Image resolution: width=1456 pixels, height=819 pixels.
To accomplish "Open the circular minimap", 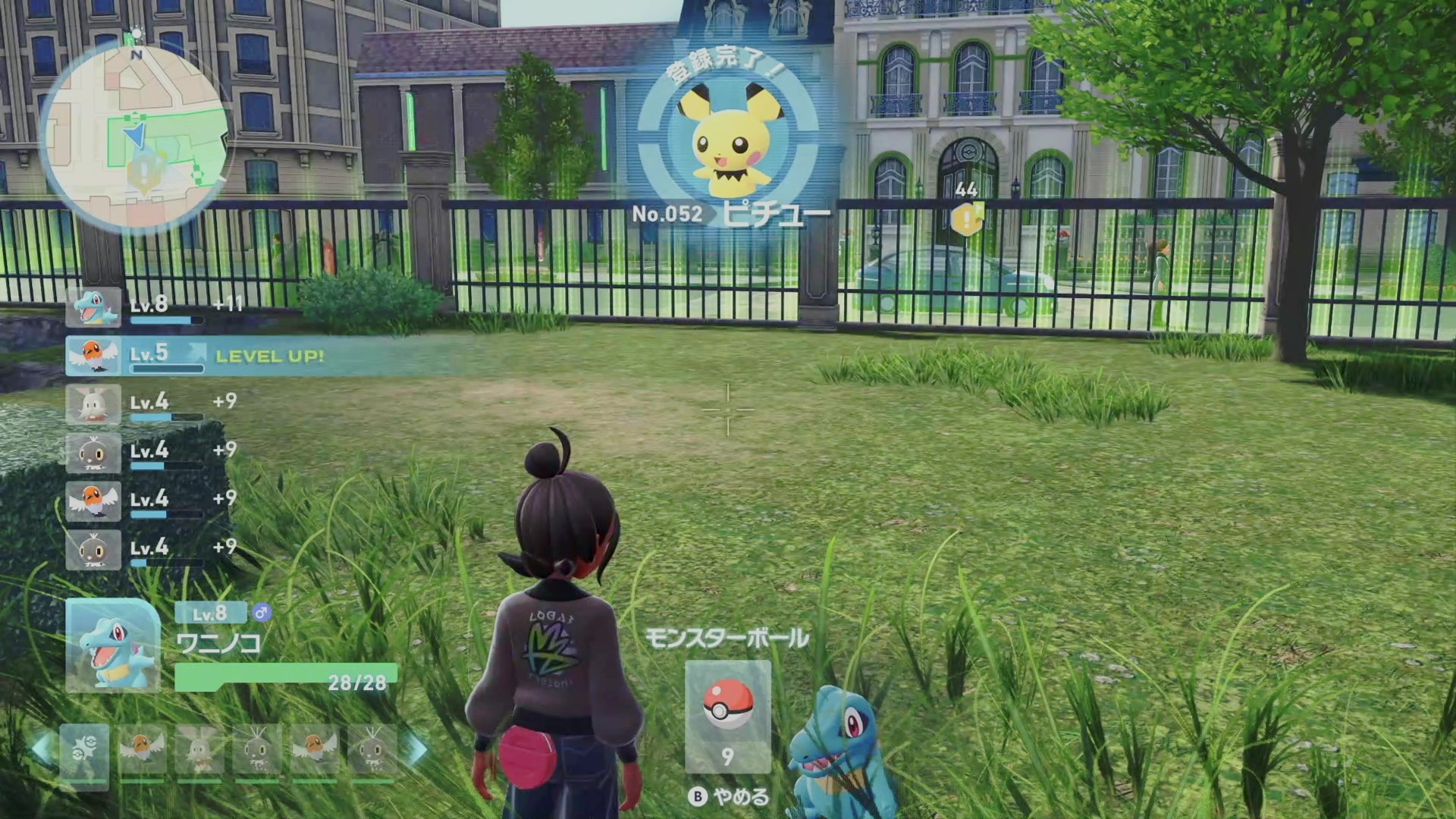I will tap(136, 136).
